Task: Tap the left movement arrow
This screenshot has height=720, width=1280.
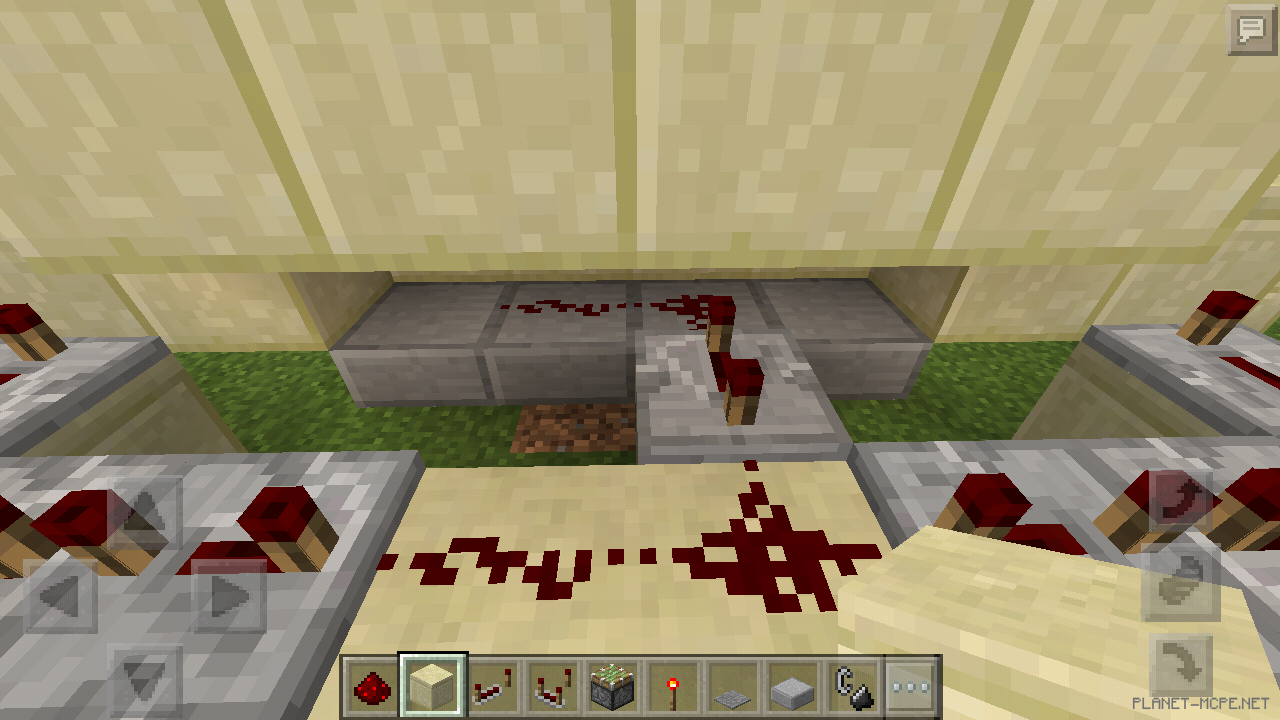Action: pyautogui.click(x=63, y=596)
